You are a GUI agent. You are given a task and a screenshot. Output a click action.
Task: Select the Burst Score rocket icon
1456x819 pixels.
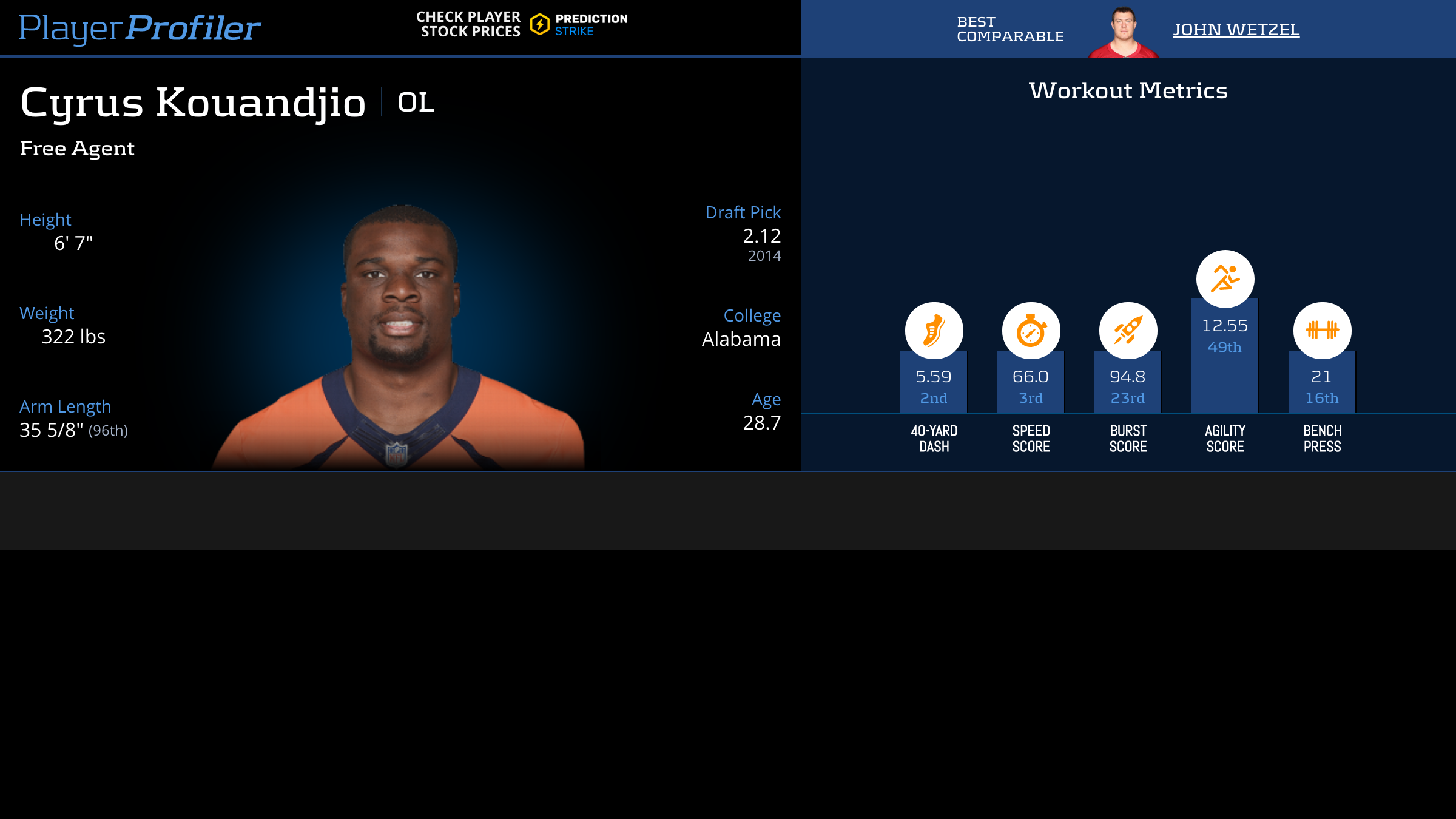[1128, 331]
